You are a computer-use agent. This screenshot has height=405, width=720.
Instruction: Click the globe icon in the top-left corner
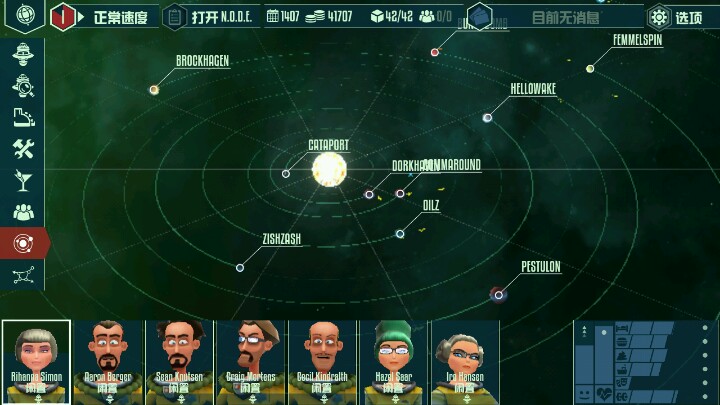coord(26,16)
